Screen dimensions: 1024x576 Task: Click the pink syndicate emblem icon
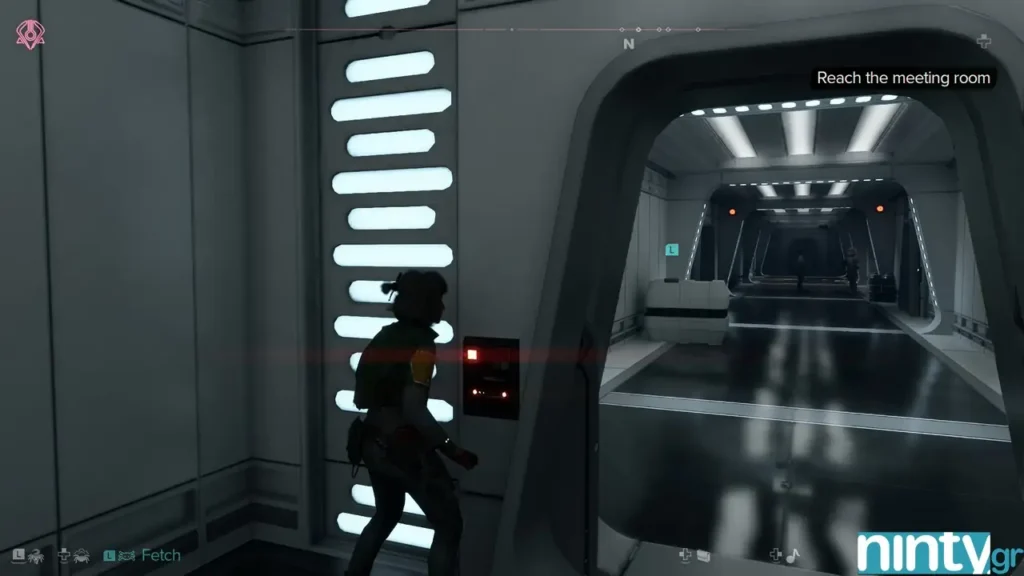(x=29, y=34)
